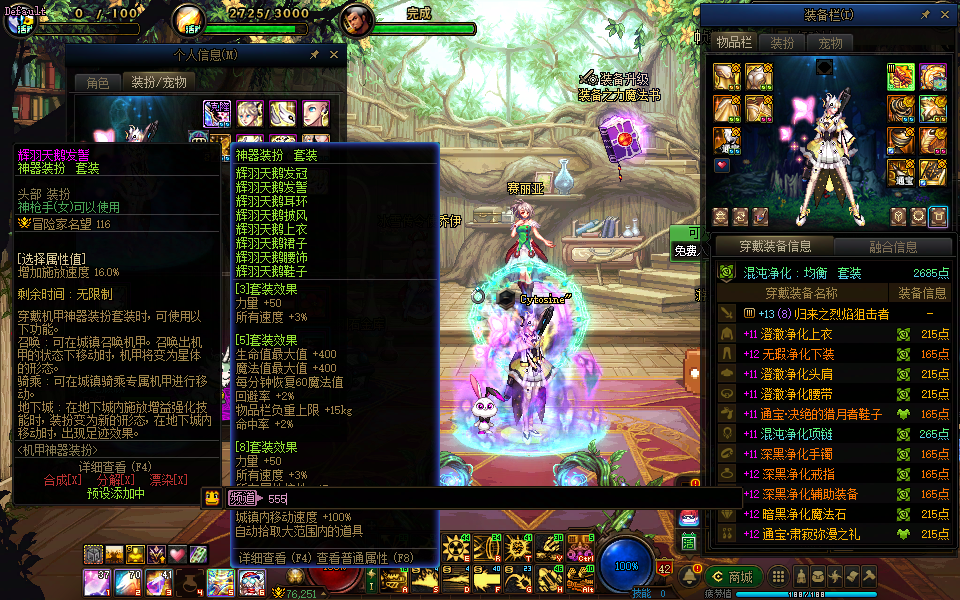Open the 商城 shop button
Screen dimensions: 960x600
(x=732, y=577)
